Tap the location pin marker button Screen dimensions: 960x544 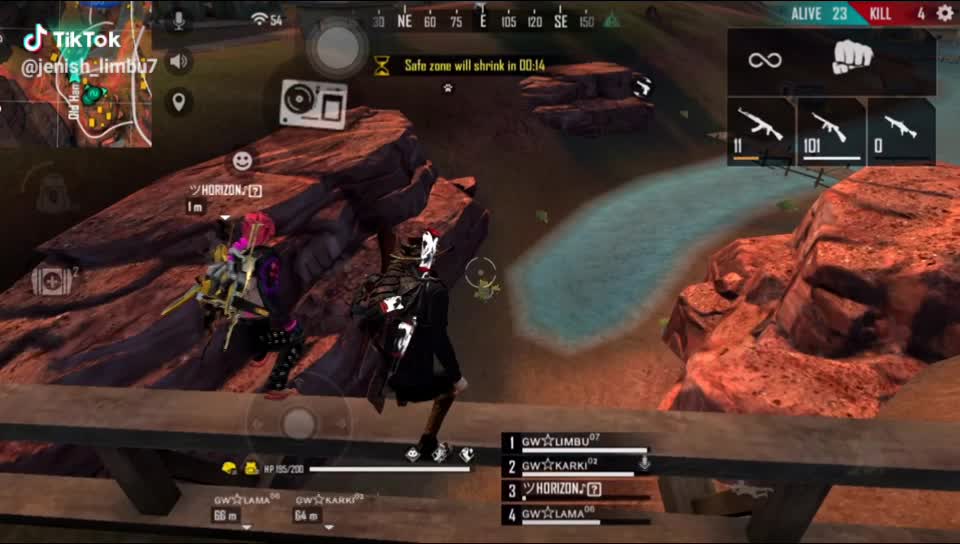coord(179,101)
